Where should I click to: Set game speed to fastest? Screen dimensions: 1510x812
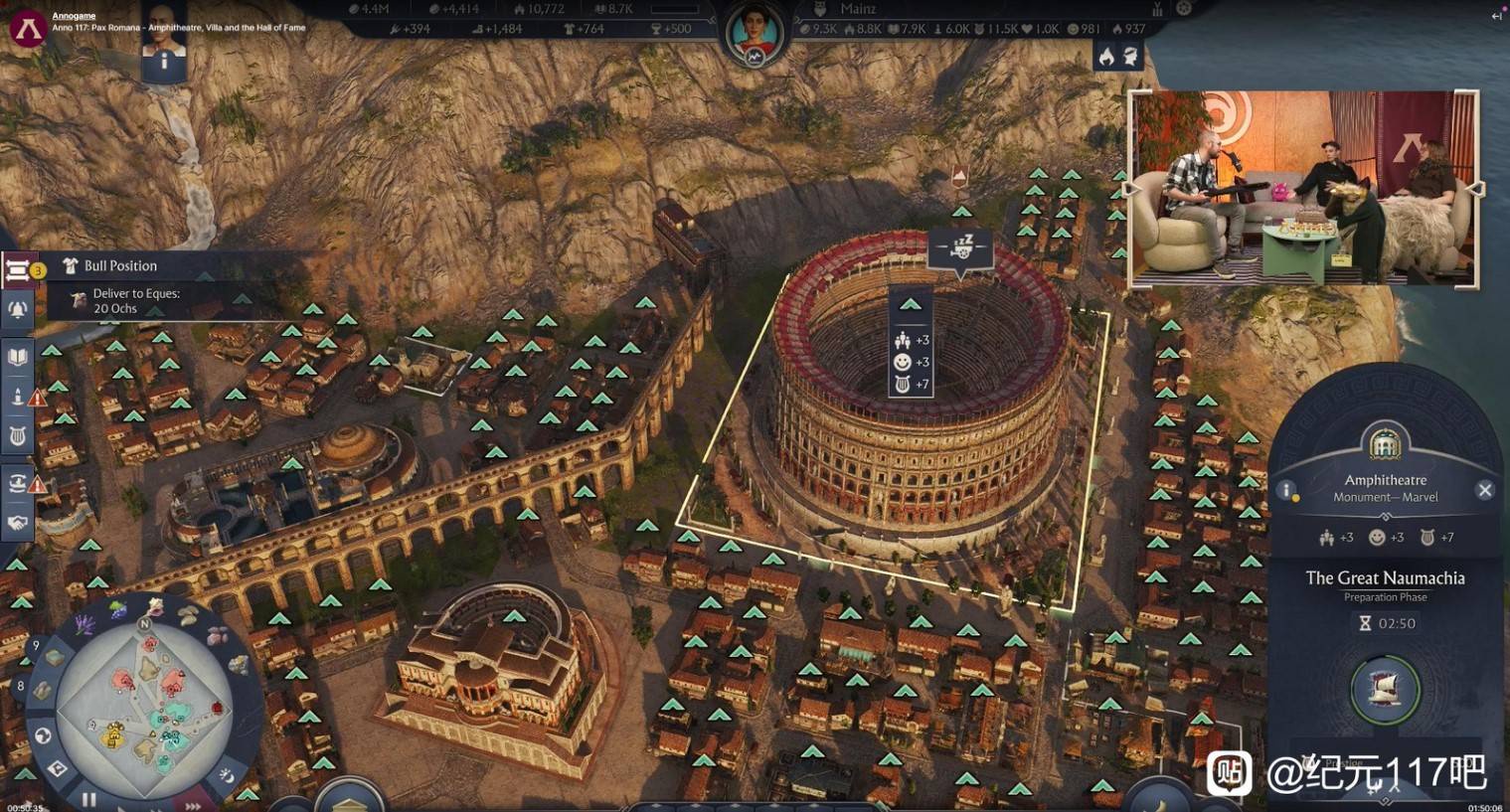click(x=192, y=806)
